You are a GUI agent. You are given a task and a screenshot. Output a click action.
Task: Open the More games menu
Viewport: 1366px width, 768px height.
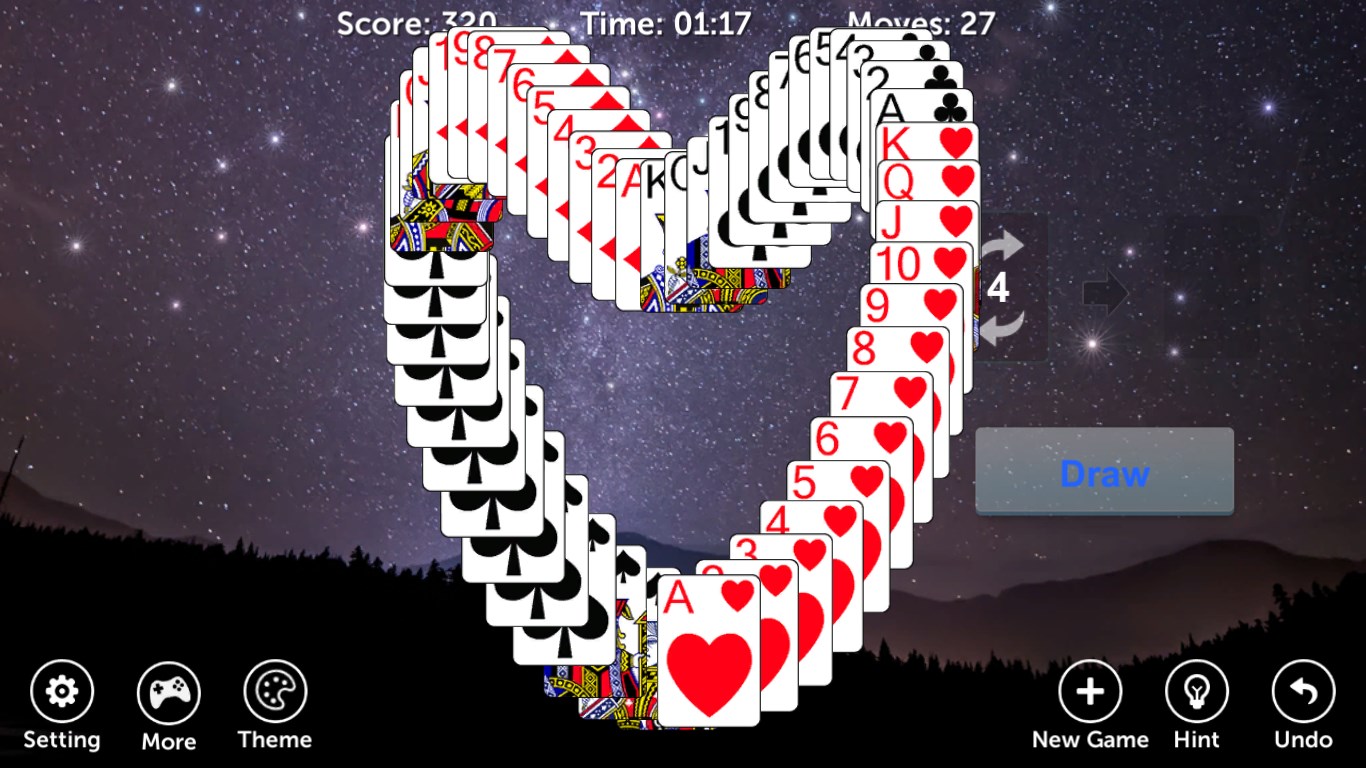[168, 689]
